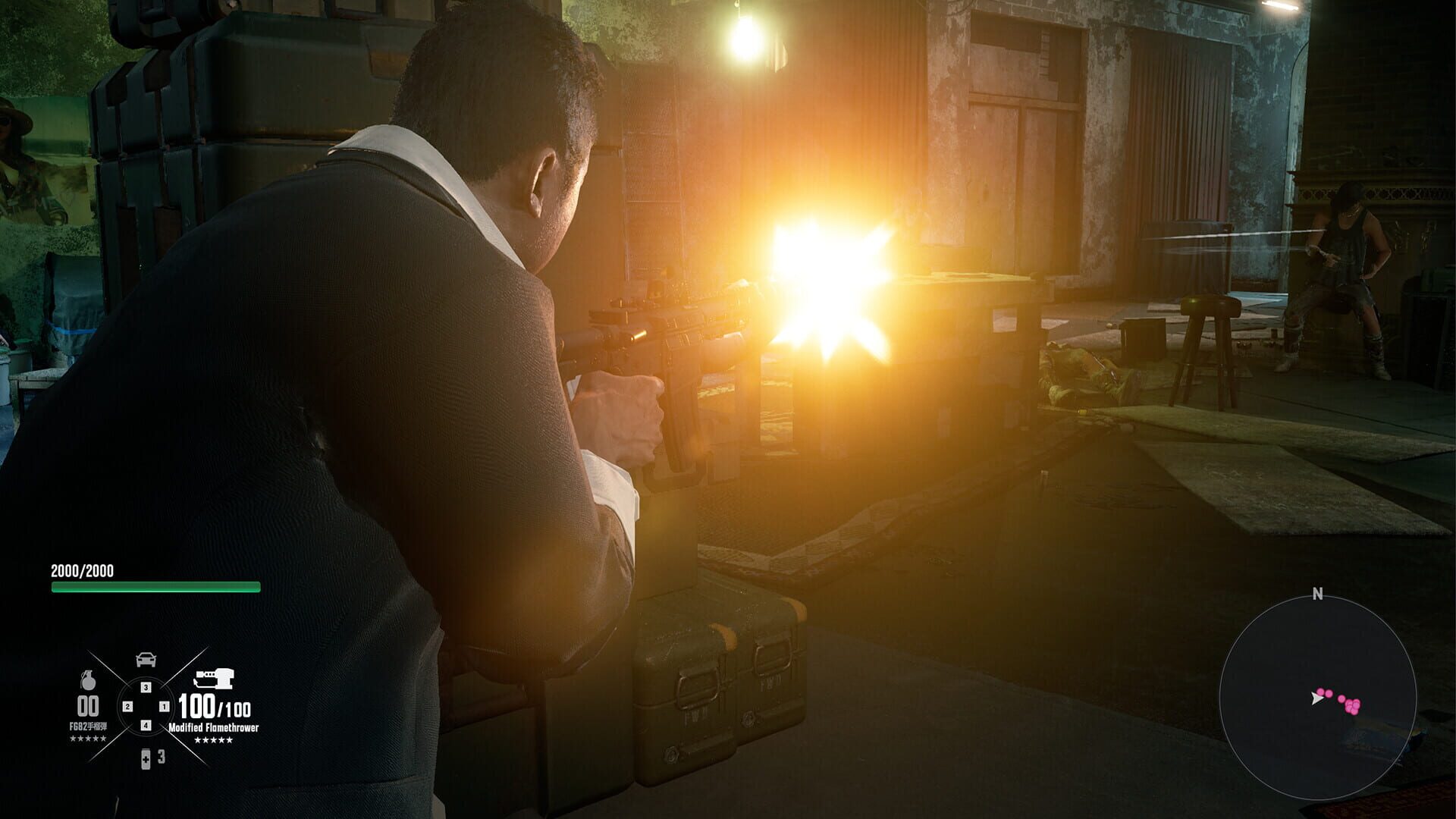Image resolution: width=1456 pixels, height=819 pixels.
Task: Open the circular weapon wheel hub
Action: 146,707
